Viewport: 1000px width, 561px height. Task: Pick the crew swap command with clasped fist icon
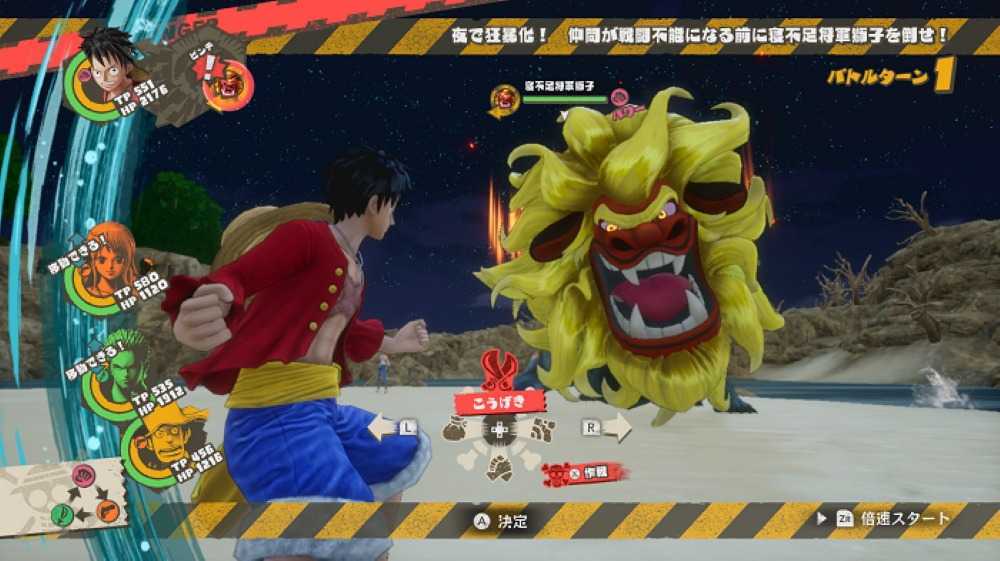click(x=498, y=467)
